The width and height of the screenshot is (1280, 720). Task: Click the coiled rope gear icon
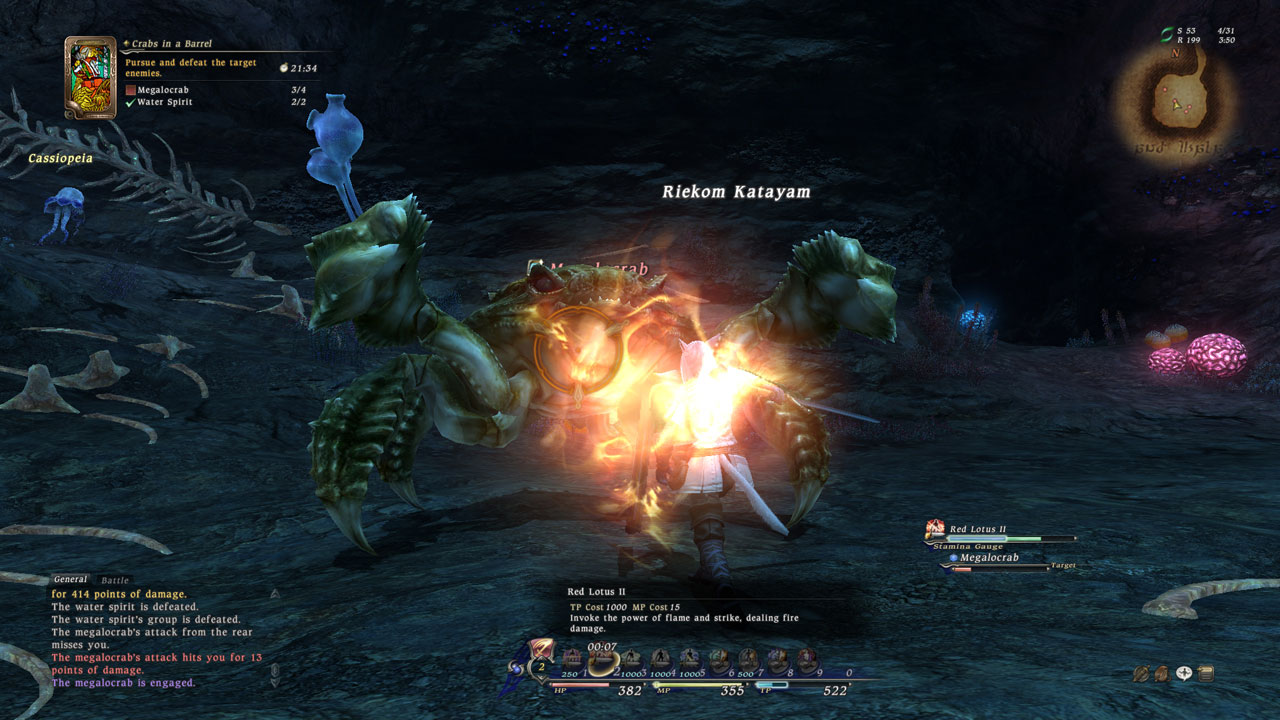[1141, 673]
